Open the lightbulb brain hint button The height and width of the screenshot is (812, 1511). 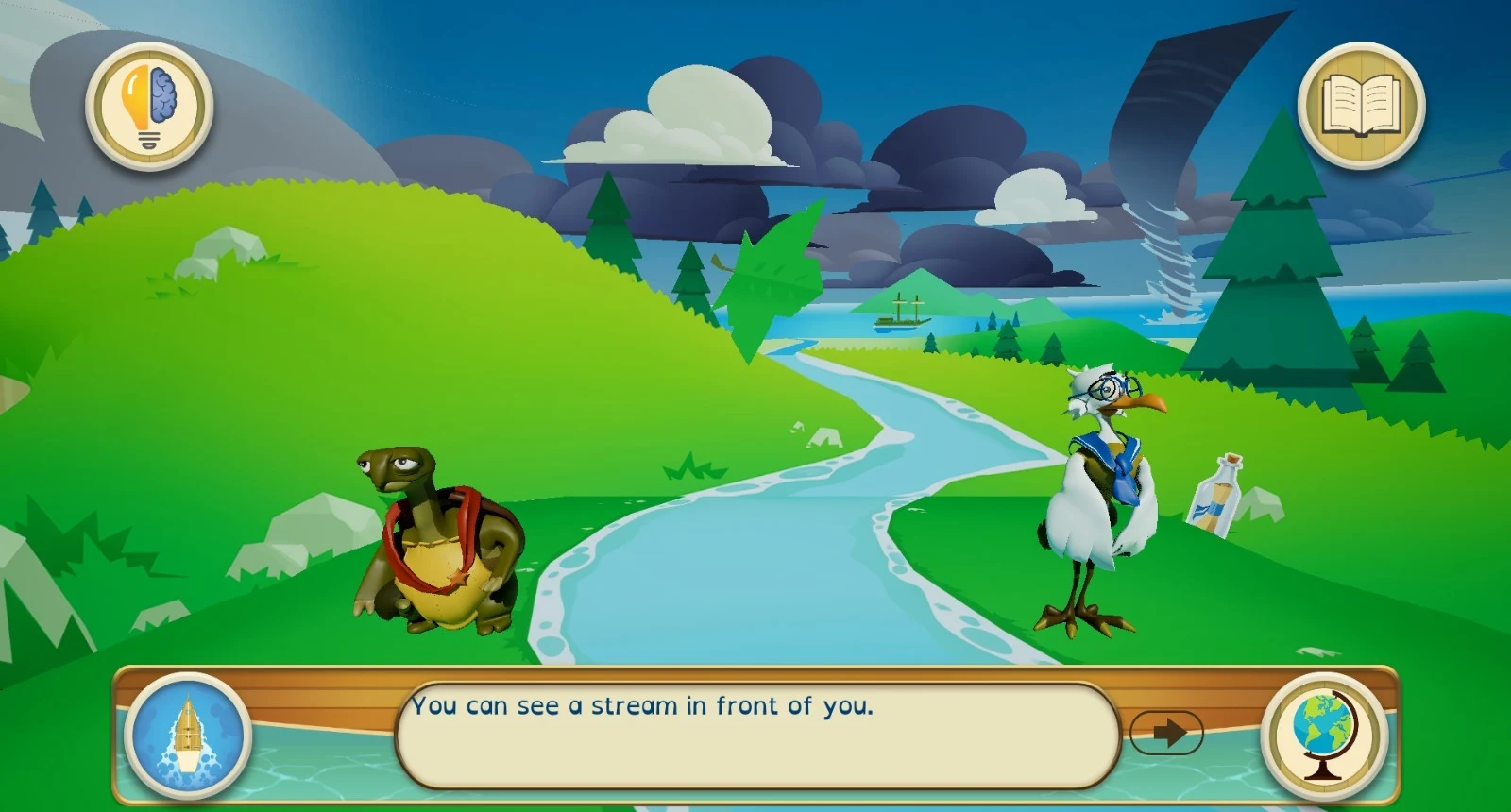pyautogui.click(x=149, y=107)
